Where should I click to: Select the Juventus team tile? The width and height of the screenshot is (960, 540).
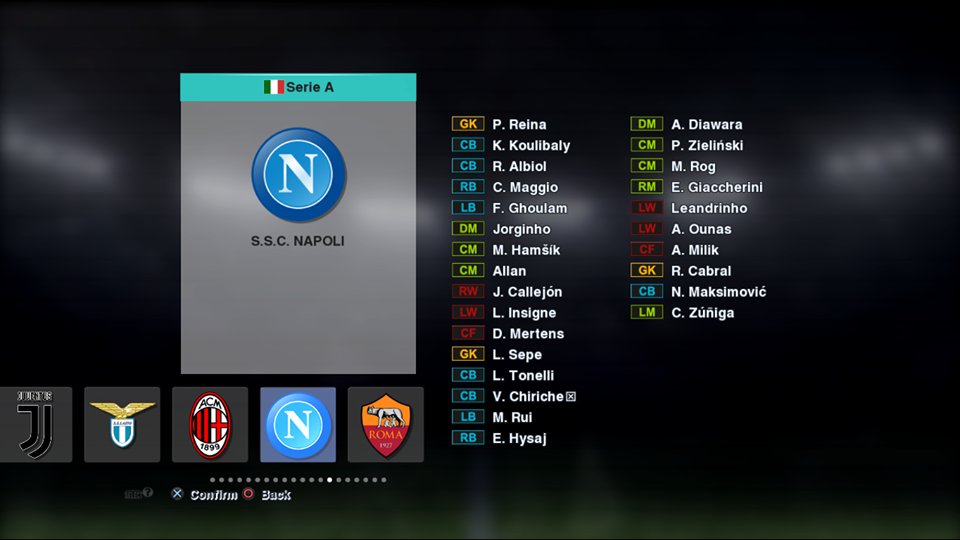coord(36,425)
